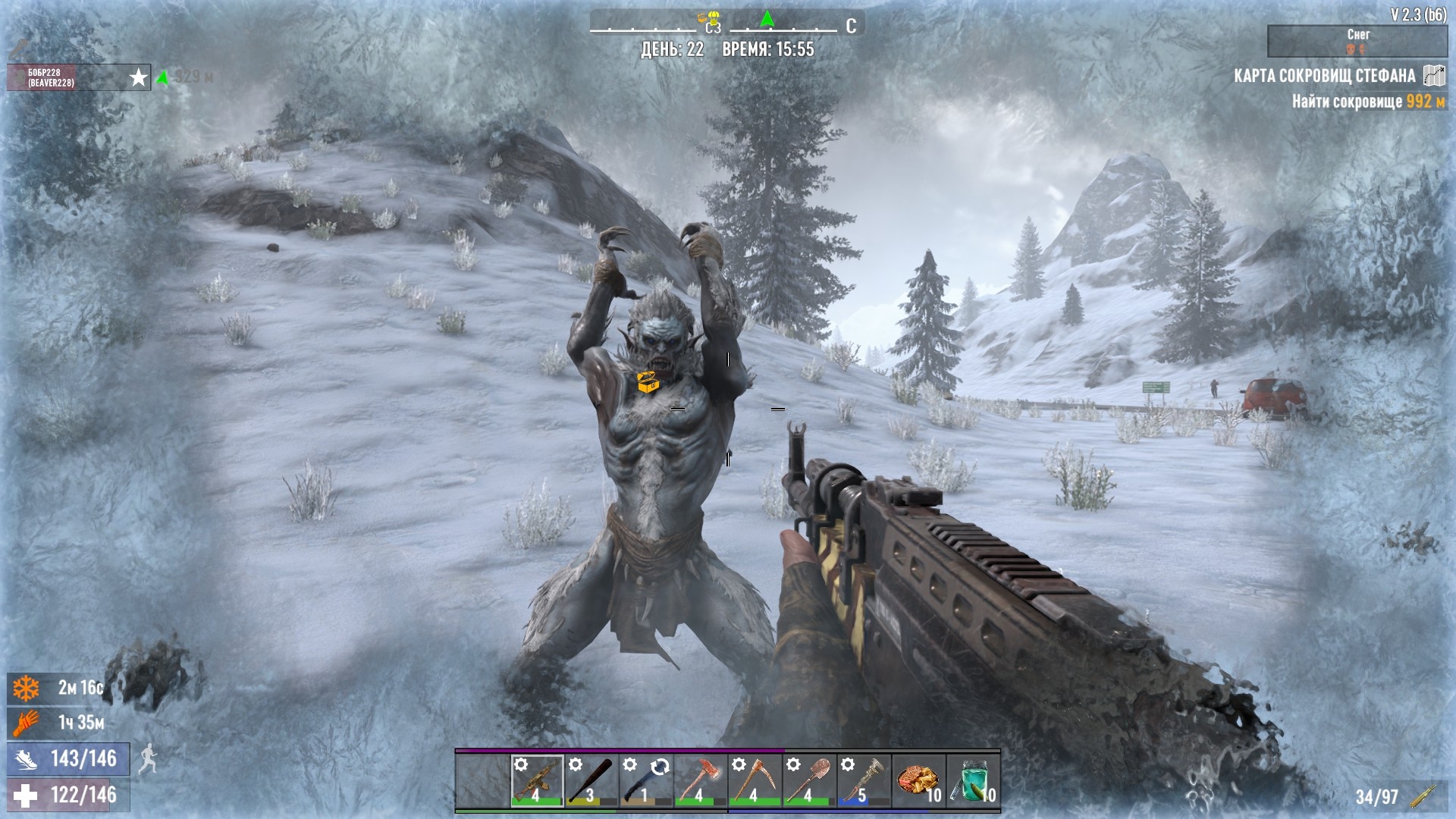
Task: Click the orange snowflake cold status icon
Action: 26,689
